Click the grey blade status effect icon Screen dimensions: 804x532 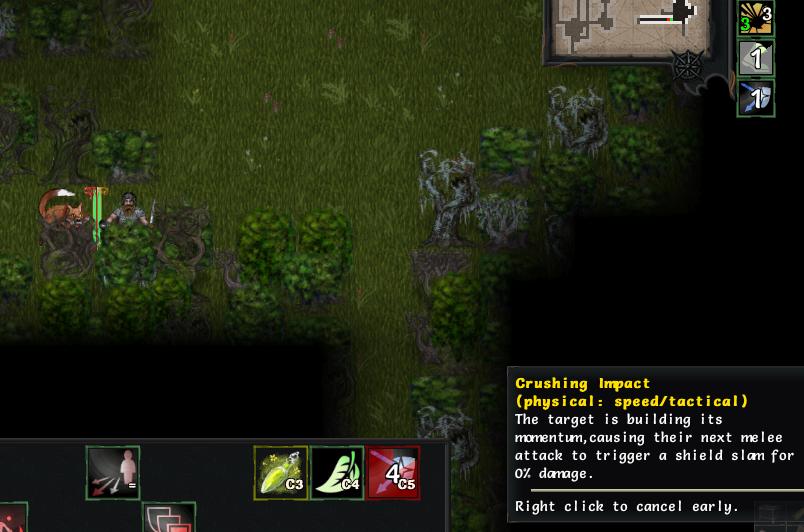click(757, 57)
